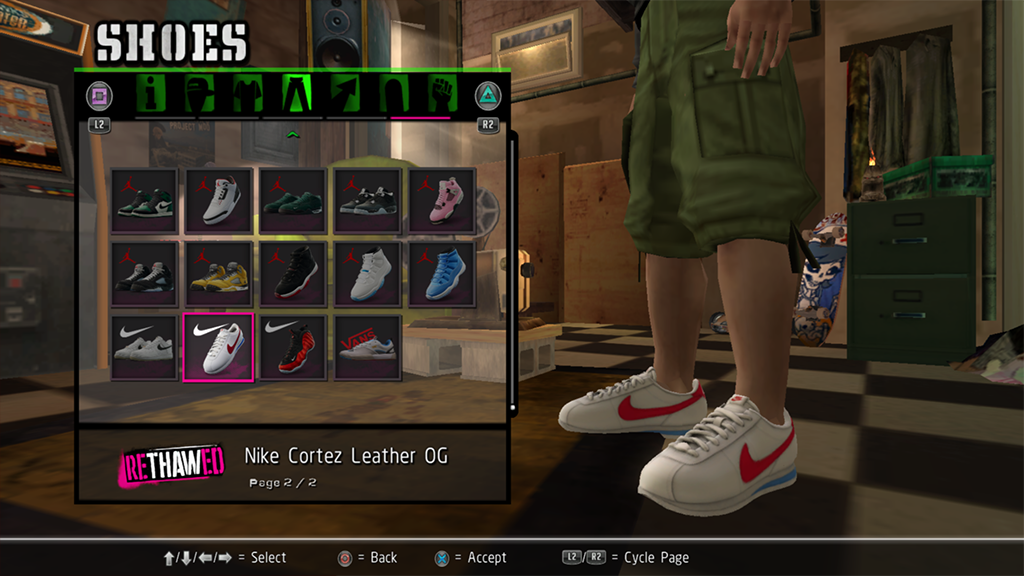
Task: Choose the red Nike Foamposite sneaker
Action: pos(293,347)
